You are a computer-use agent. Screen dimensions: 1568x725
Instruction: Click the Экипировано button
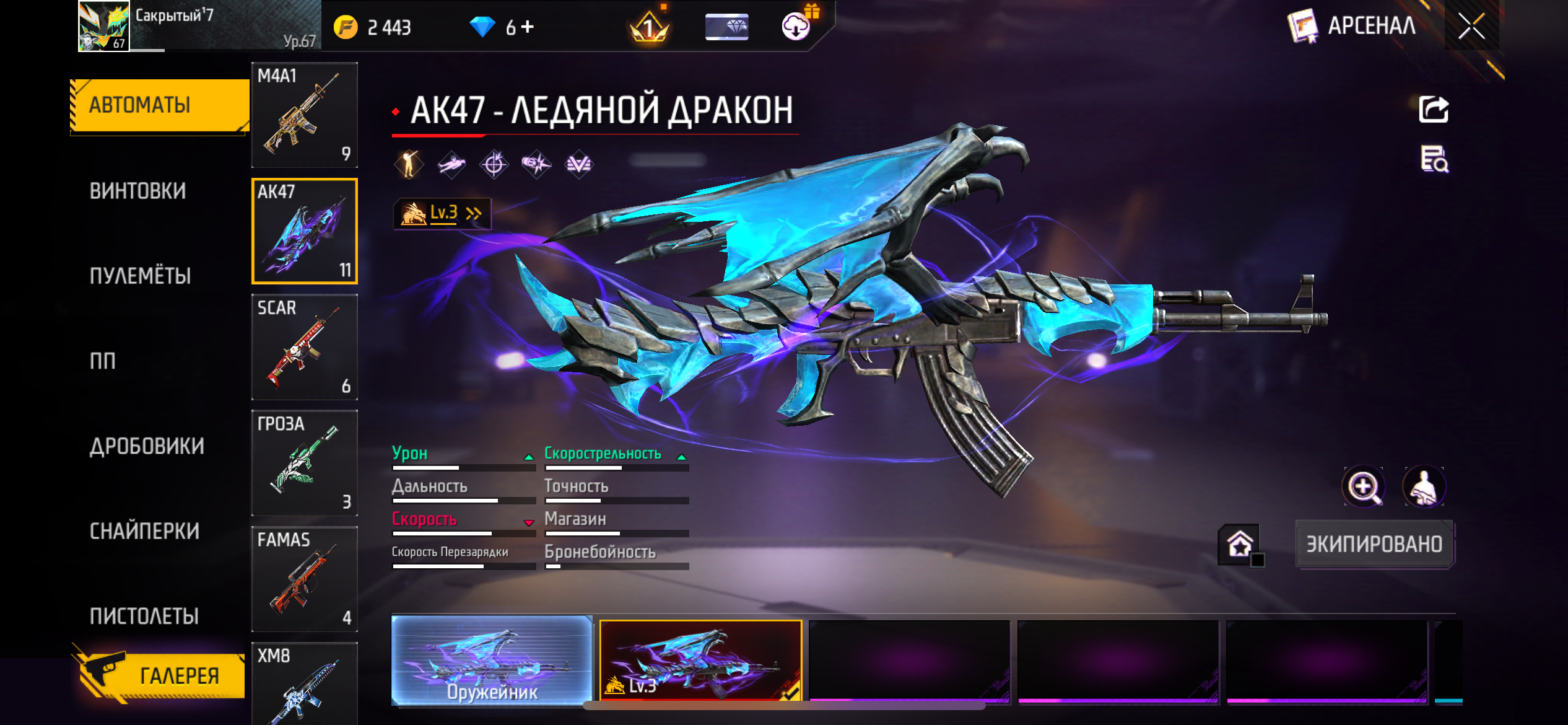coord(1374,544)
